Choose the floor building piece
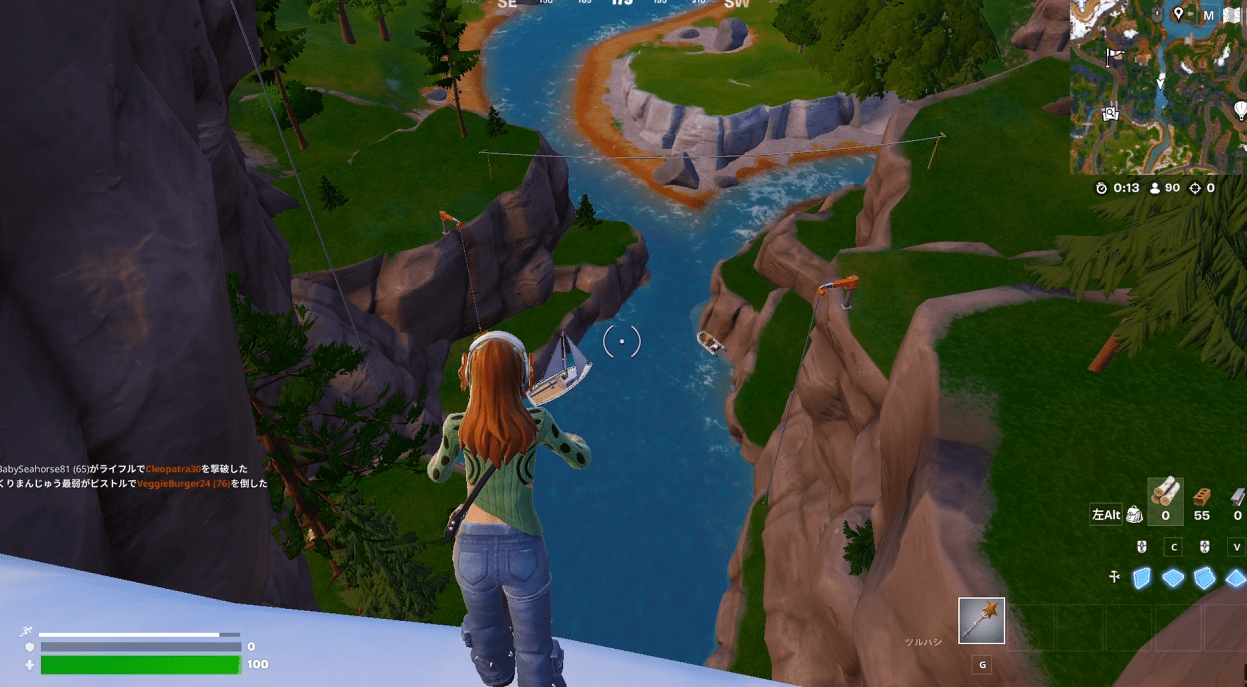The height and width of the screenshot is (687, 1247). click(x=1173, y=578)
